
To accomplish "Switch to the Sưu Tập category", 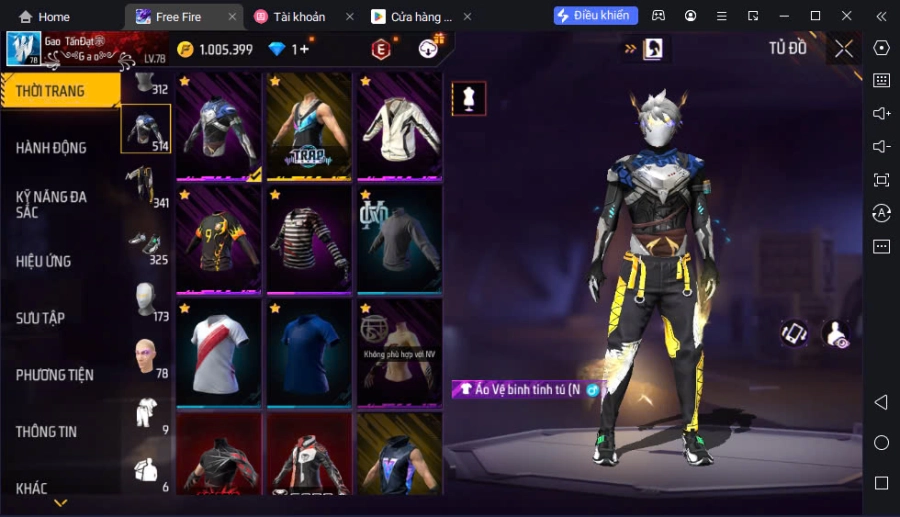I will click(x=41, y=318).
